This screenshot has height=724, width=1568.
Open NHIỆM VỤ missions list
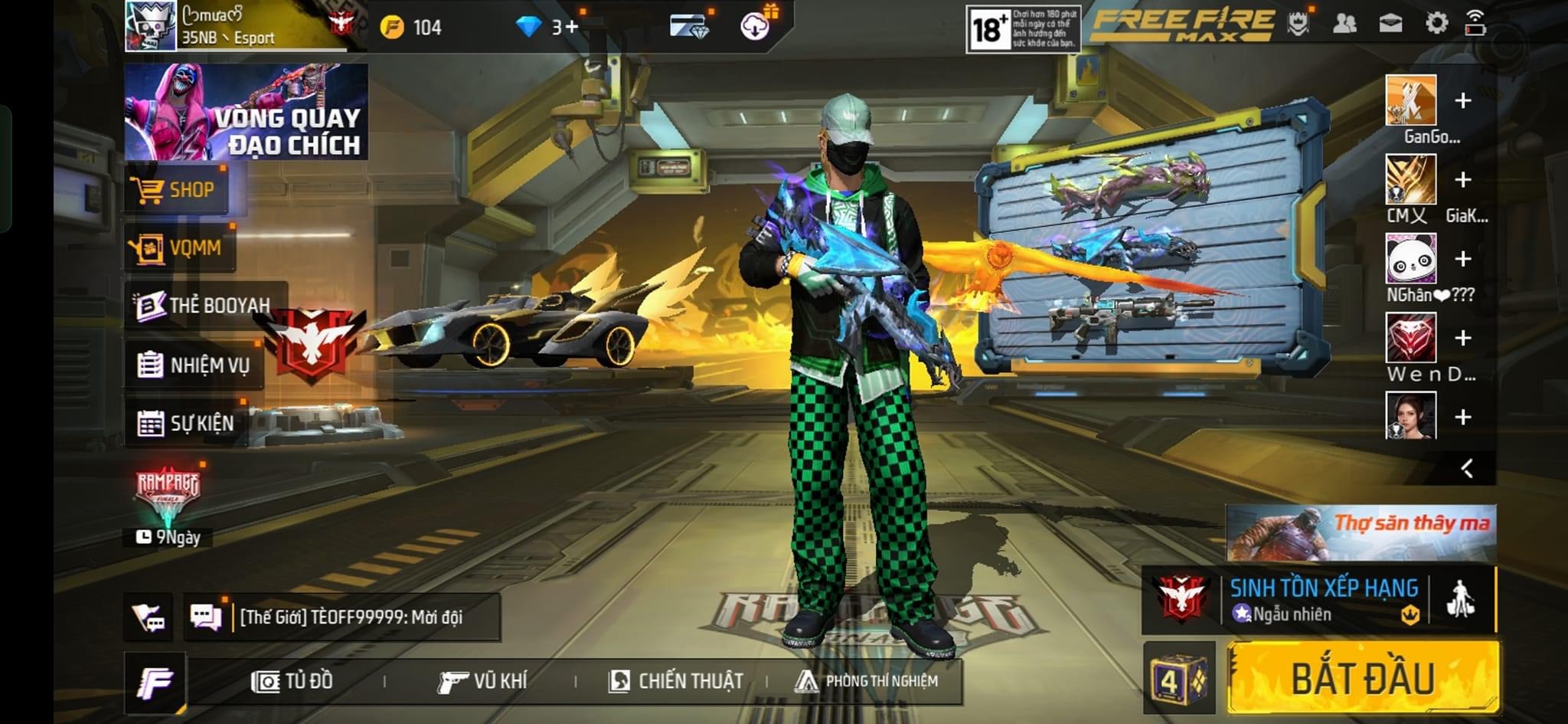click(194, 365)
